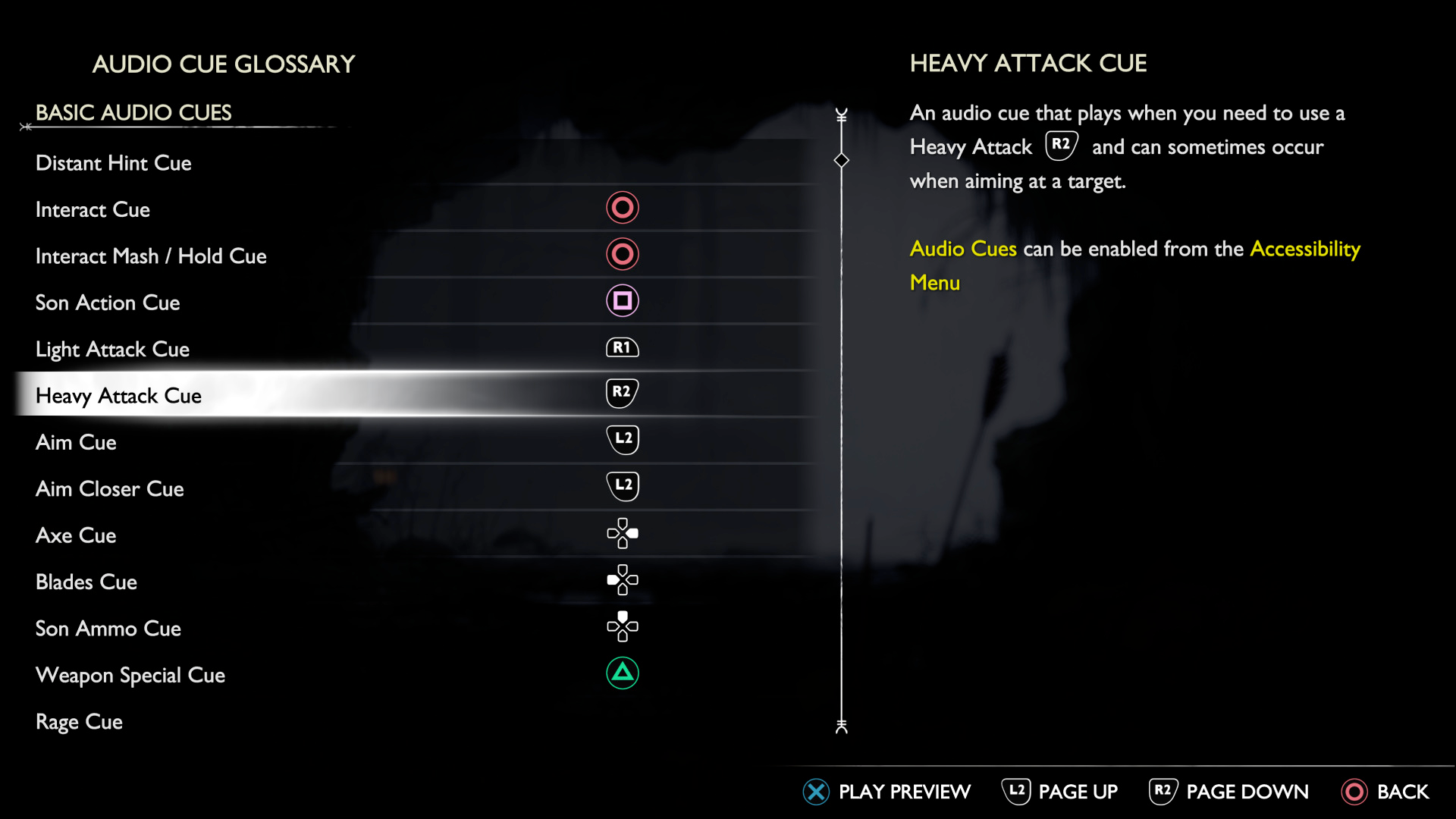Click the Triangle icon for Weapon Special Cue
Image resolution: width=1456 pixels, height=819 pixels.
[x=623, y=673]
